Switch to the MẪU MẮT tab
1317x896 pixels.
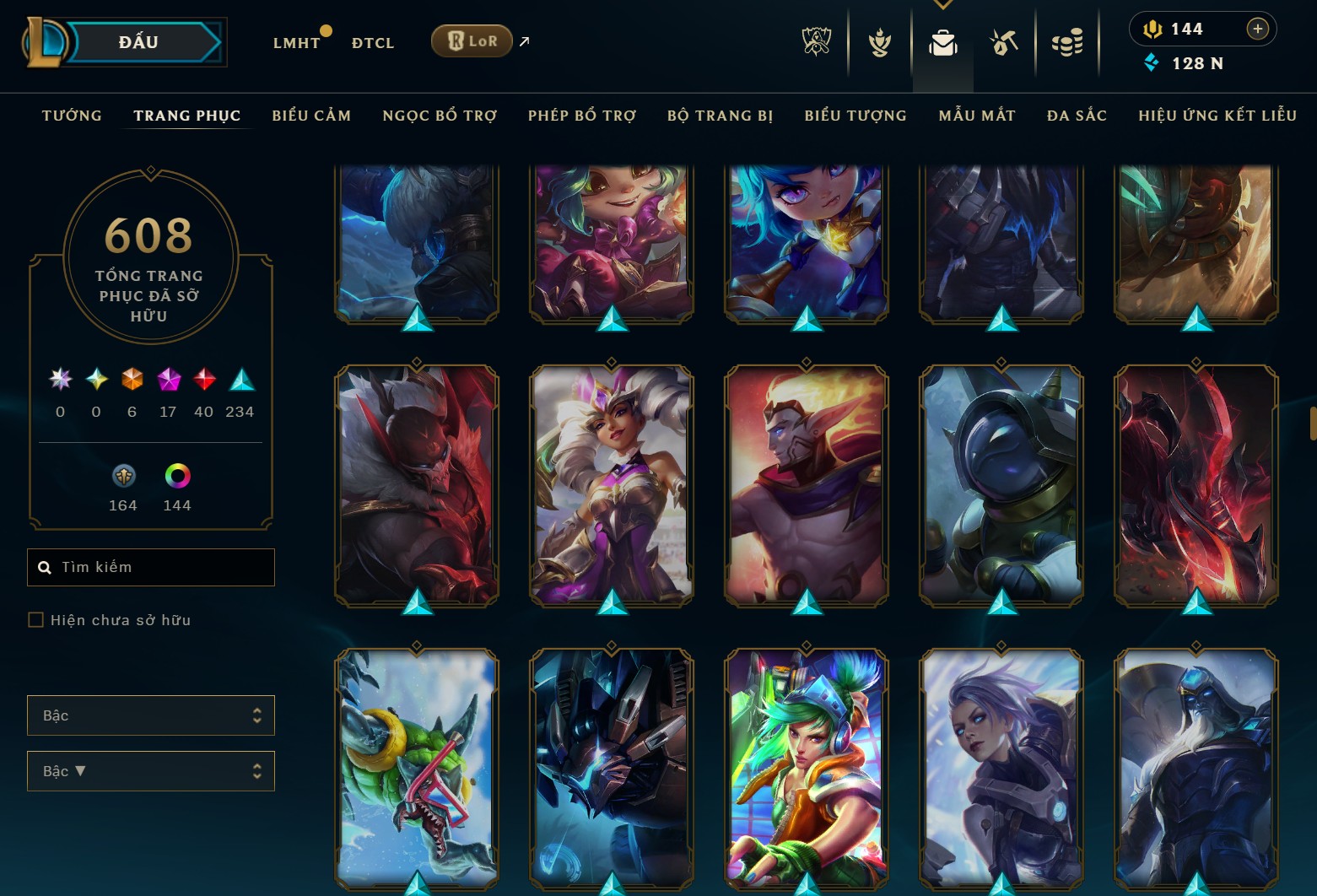[x=976, y=116]
